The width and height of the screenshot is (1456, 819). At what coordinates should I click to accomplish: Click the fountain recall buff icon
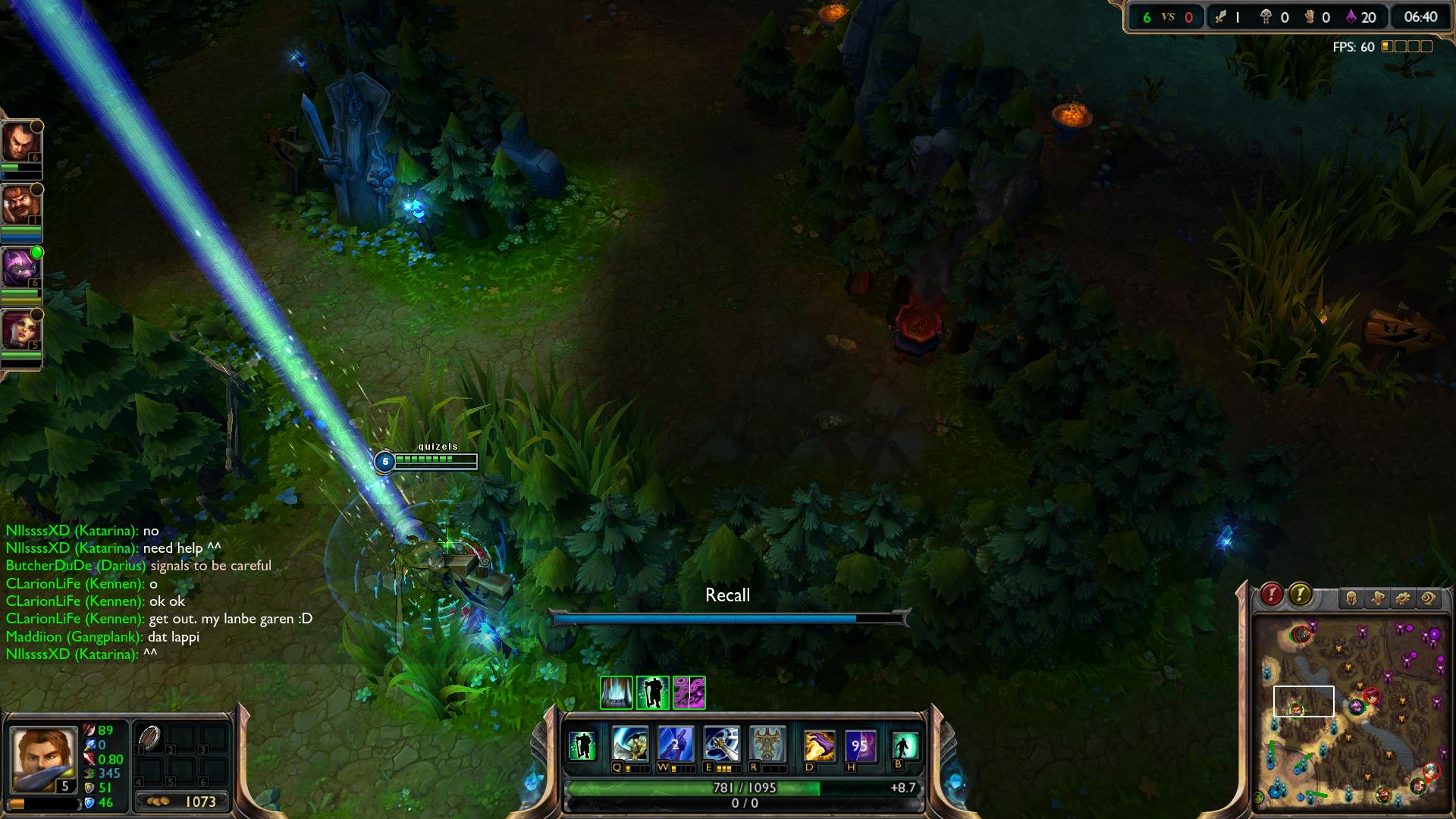[617, 692]
